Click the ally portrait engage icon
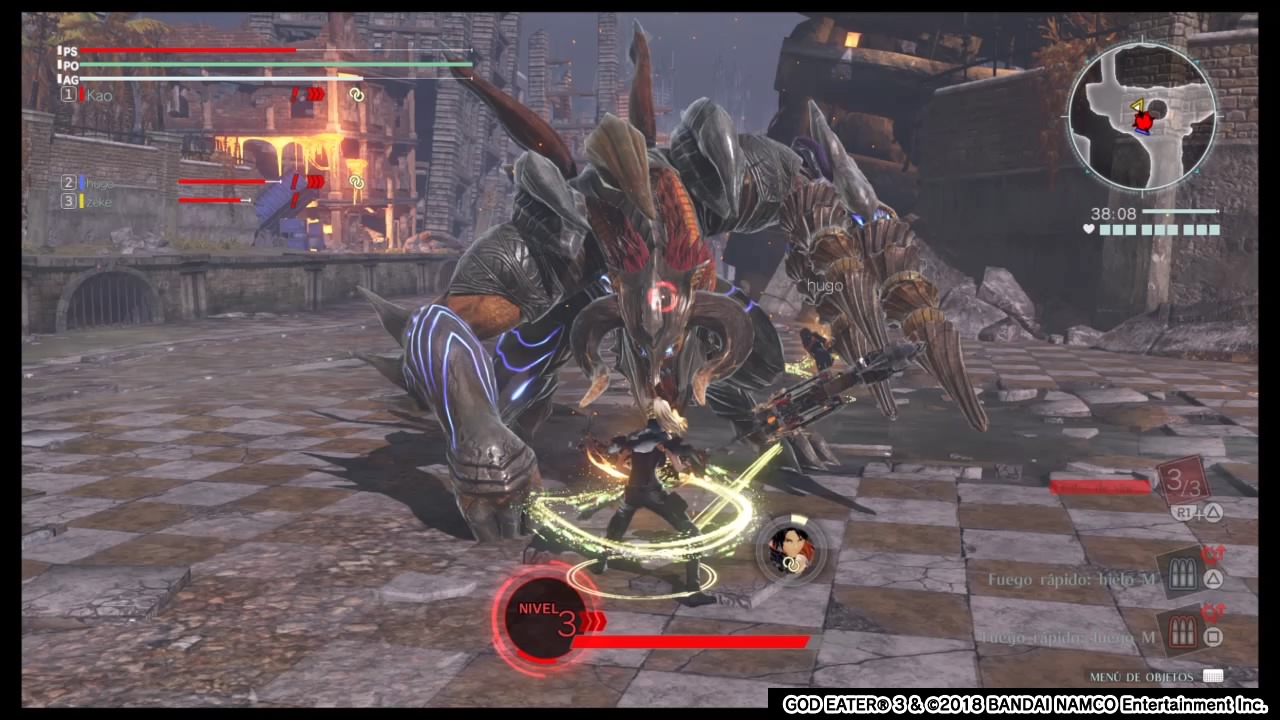This screenshot has width=1280, height=720. (x=791, y=549)
